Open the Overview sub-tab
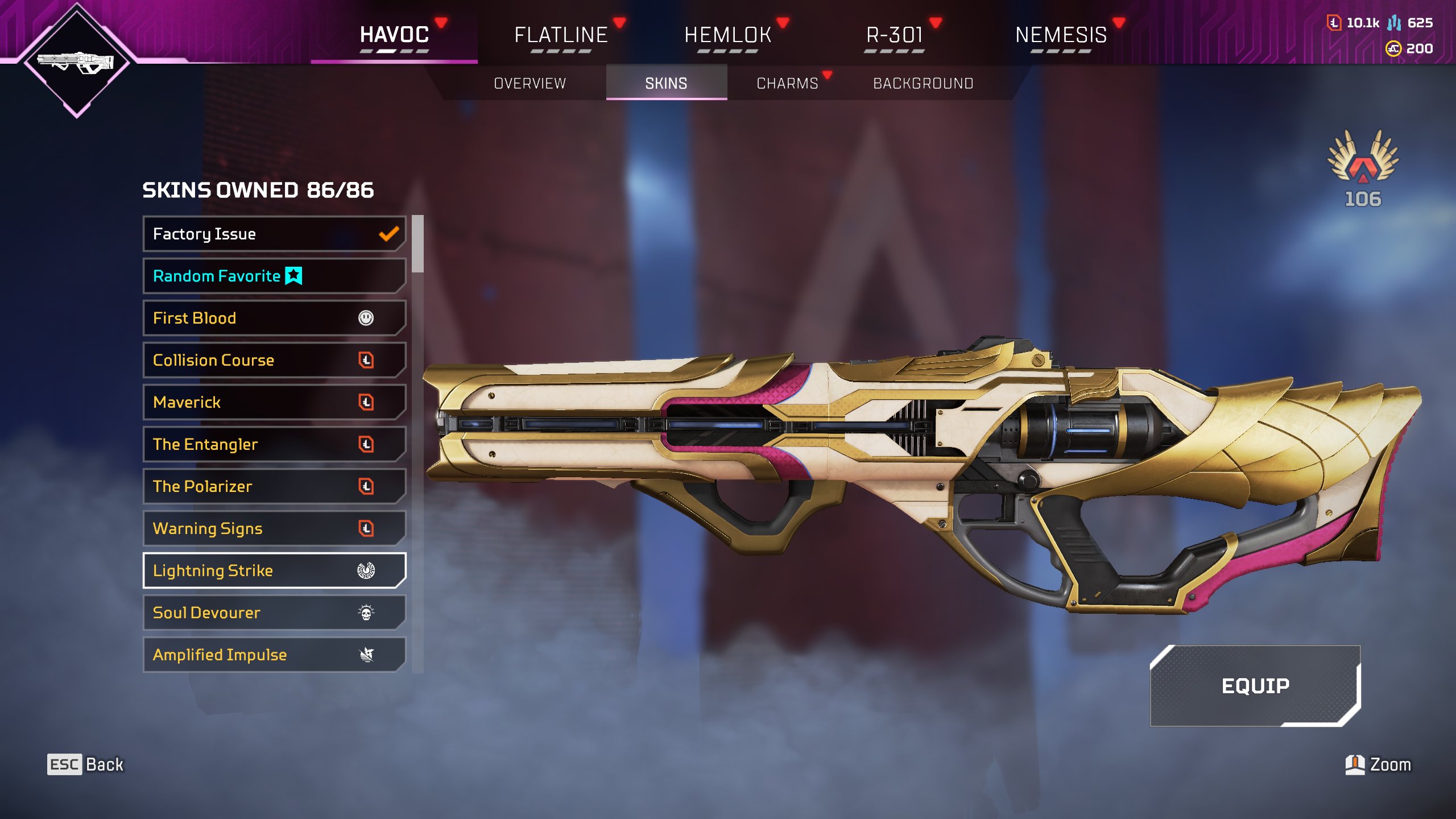The width and height of the screenshot is (1456, 819). [530, 83]
